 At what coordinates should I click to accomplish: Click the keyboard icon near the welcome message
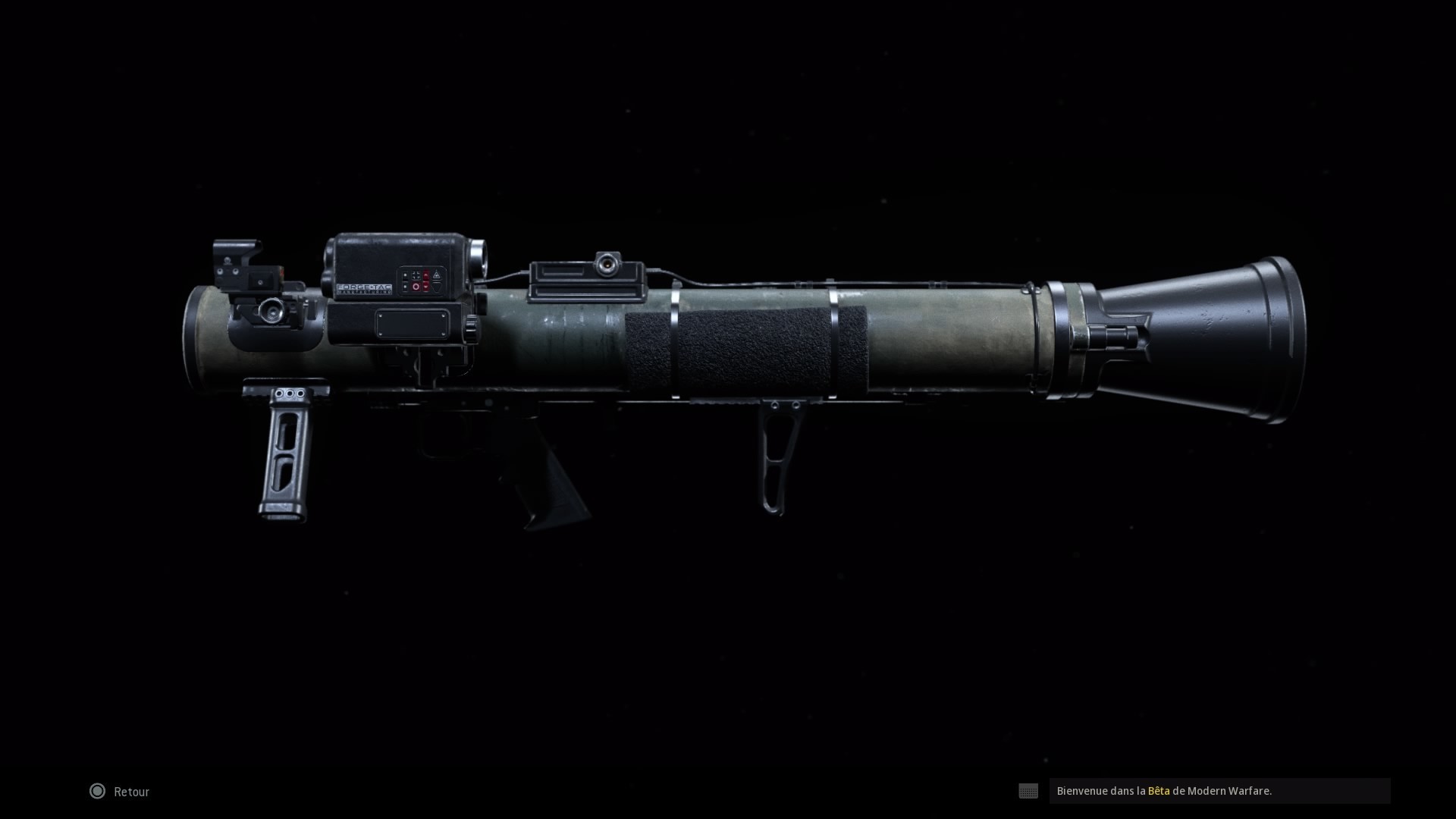pyautogui.click(x=1028, y=791)
